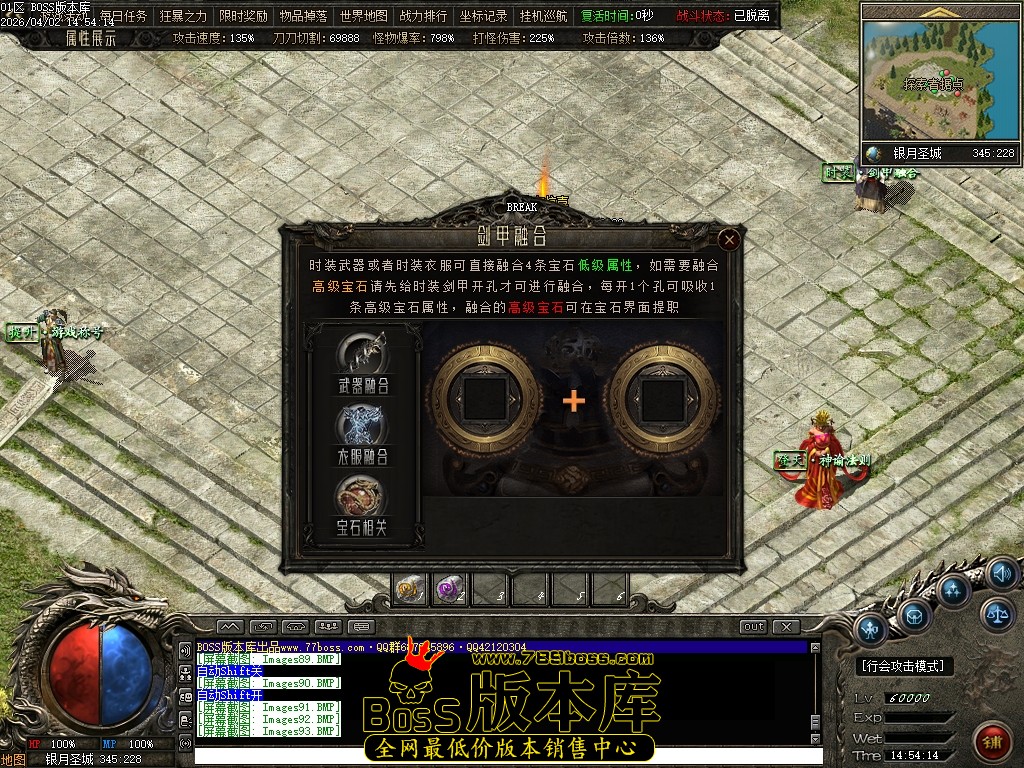Select the 武器融合 weapon fusion option
Screen dimensions: 1024x768
[x=363, y=364]
